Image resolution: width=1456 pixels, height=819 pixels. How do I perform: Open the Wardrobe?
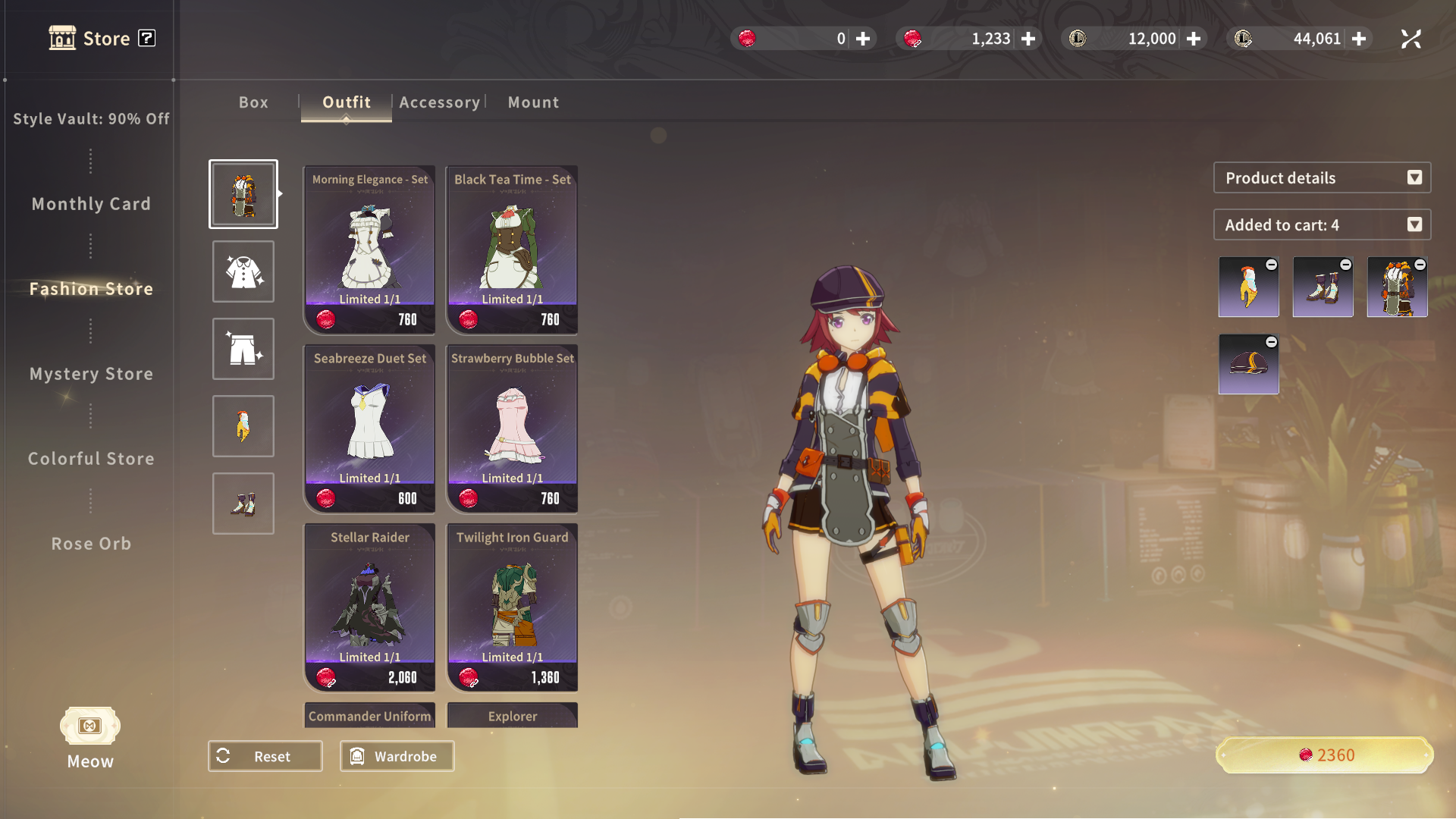[397, 756]
